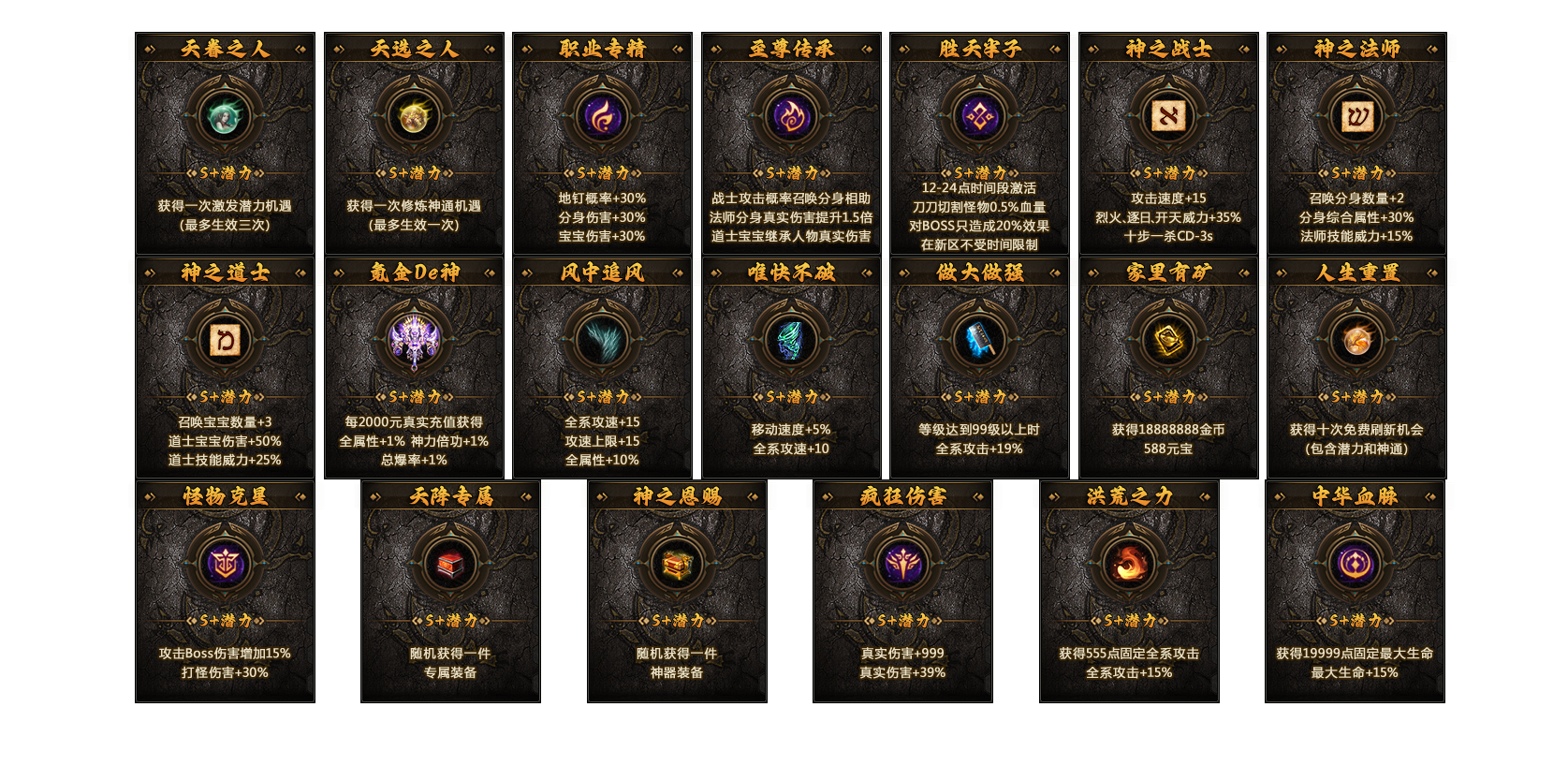Pick the 天降专属 red chest card

pyautogui.click(x=450, y=591)
